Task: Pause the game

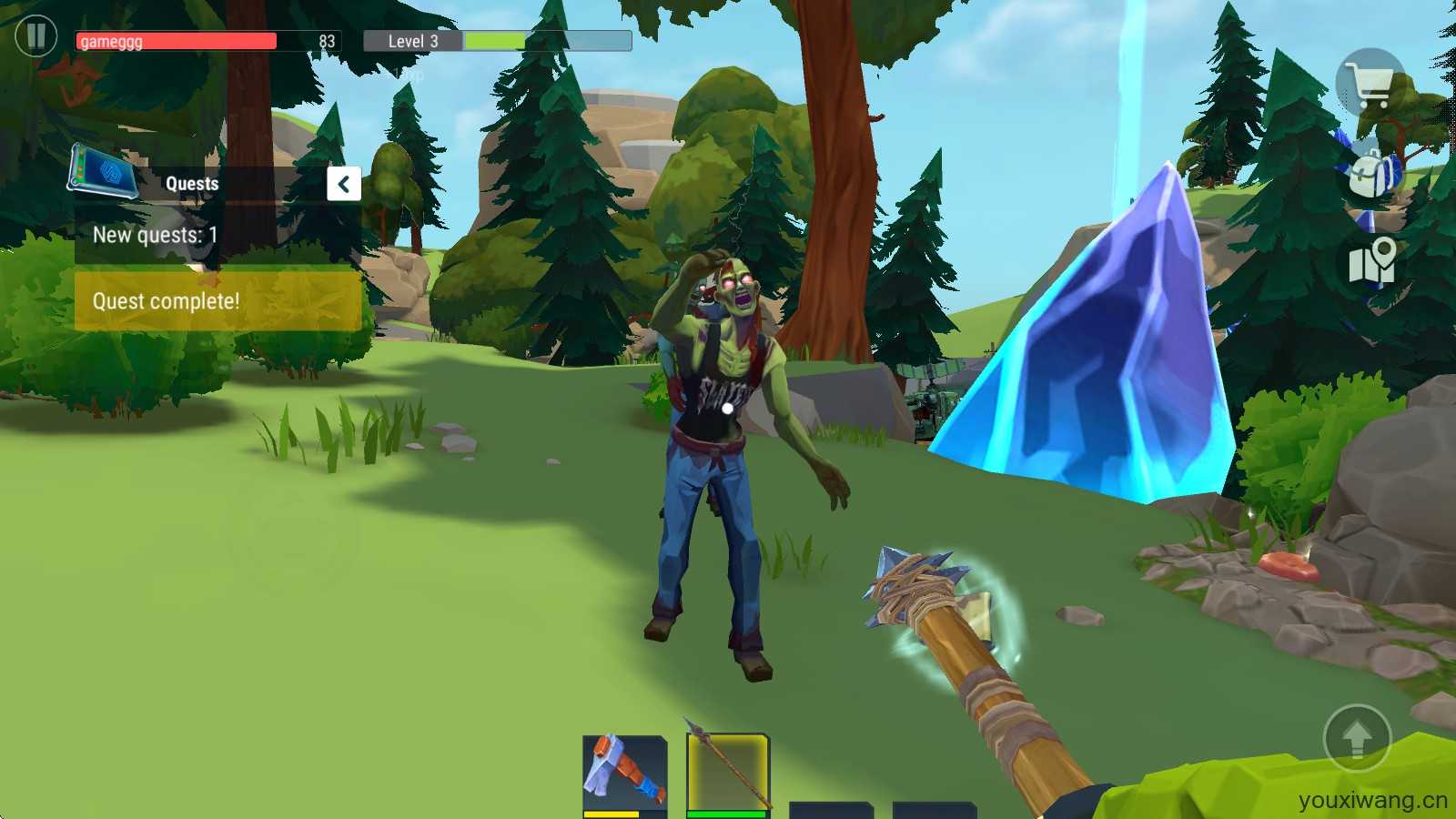Action: 36,36
